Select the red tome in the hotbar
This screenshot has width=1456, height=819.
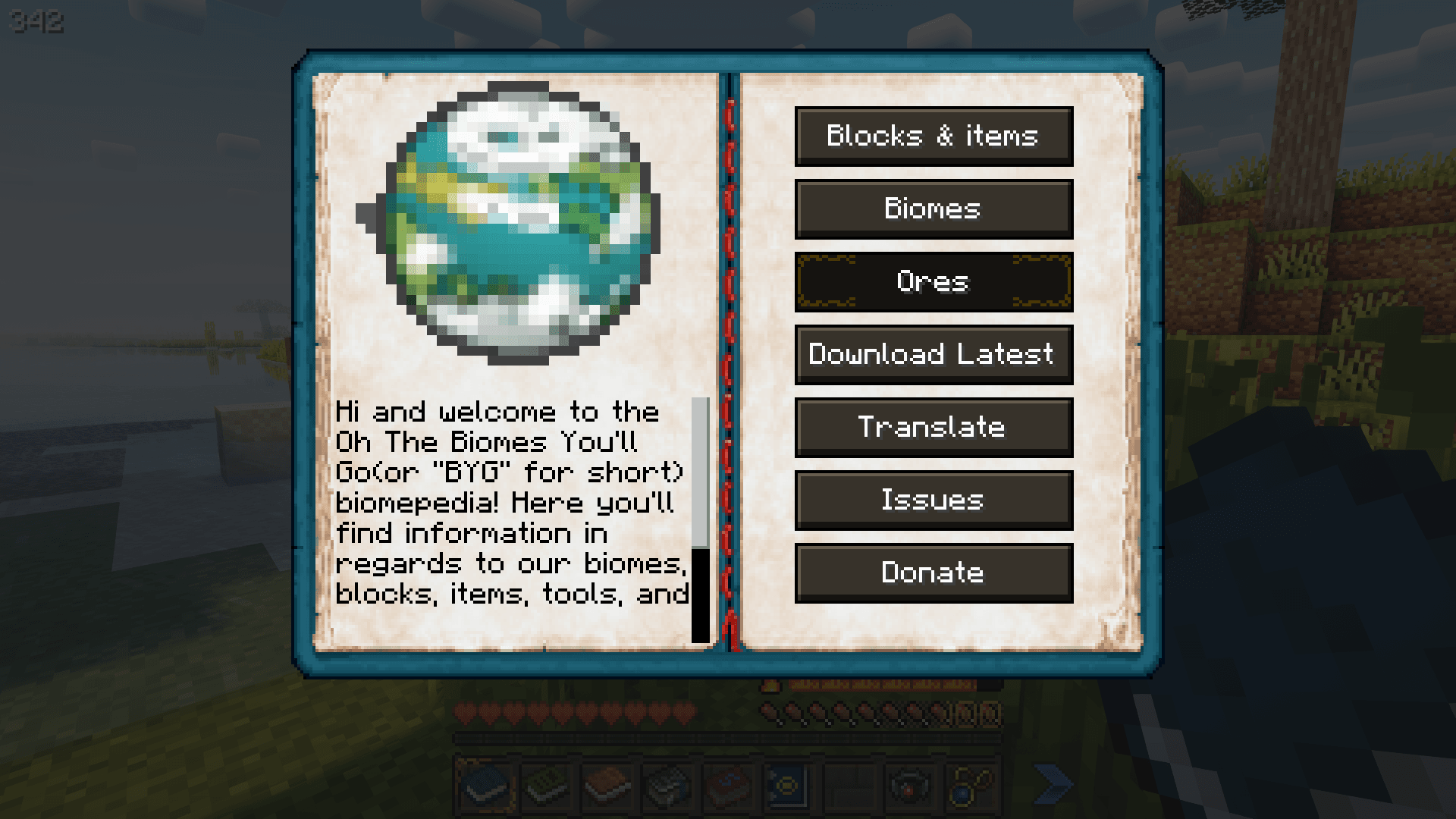[720, 786]
